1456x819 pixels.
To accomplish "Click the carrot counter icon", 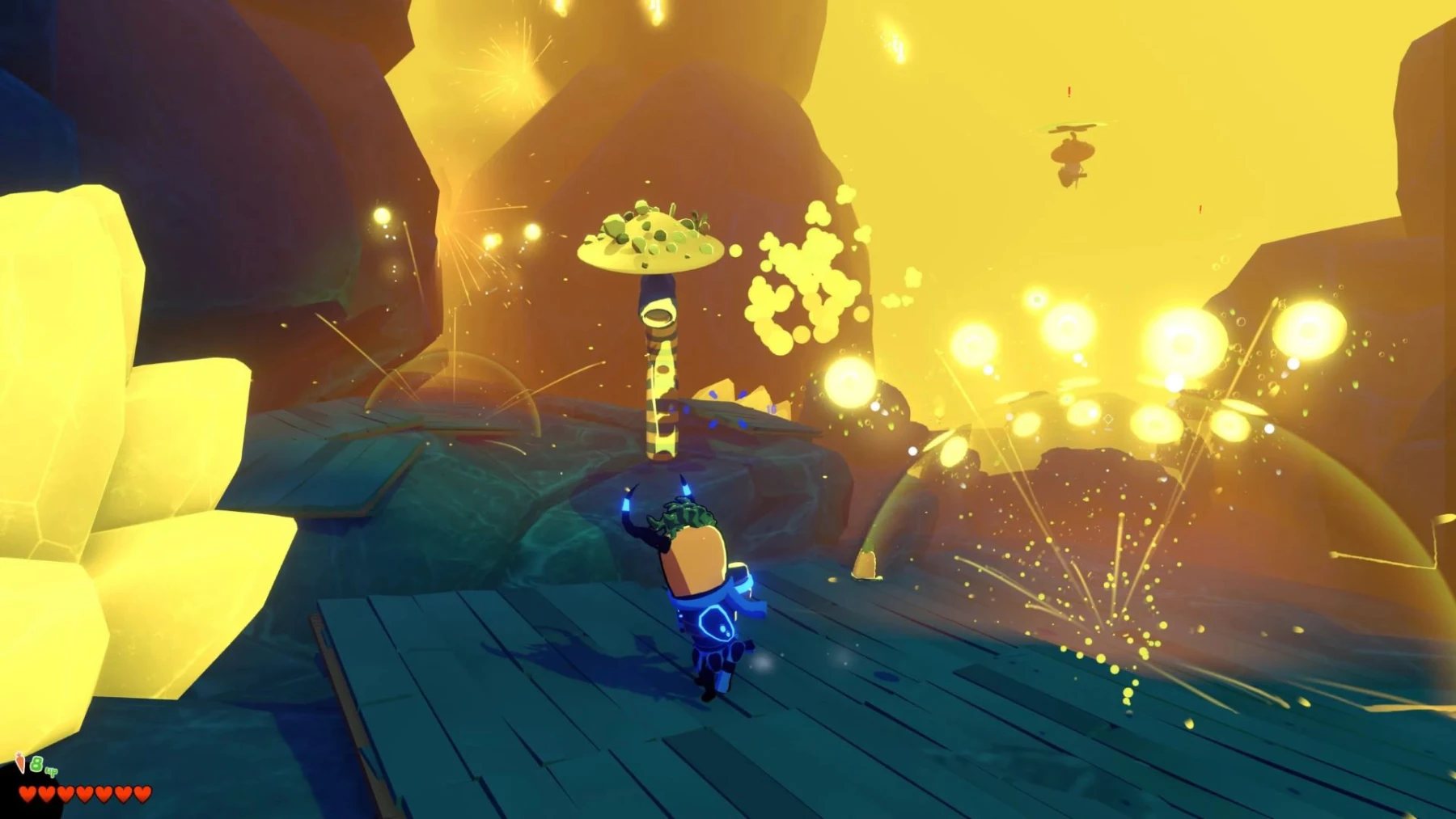I will click(20, 762).
